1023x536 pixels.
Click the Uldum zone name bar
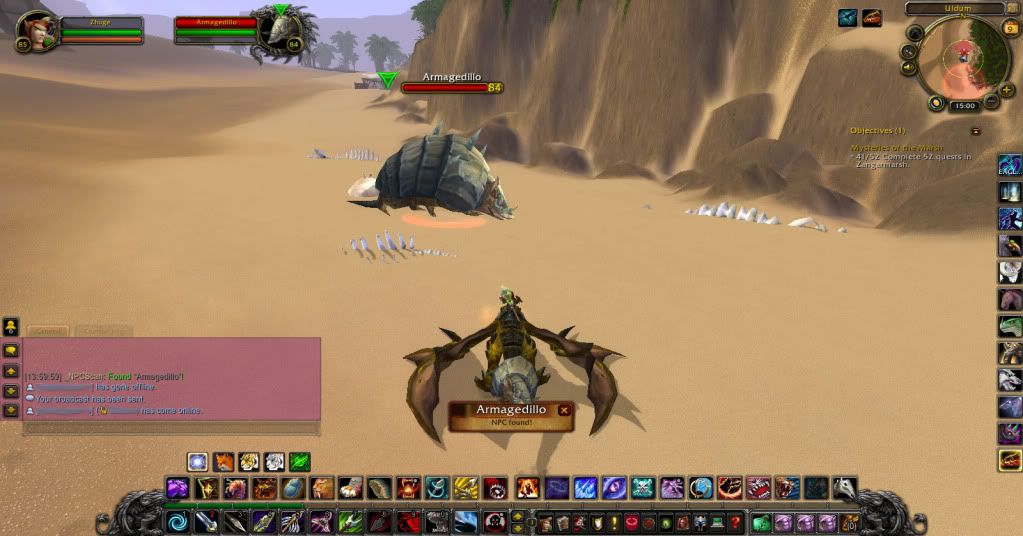click(955, 8)
